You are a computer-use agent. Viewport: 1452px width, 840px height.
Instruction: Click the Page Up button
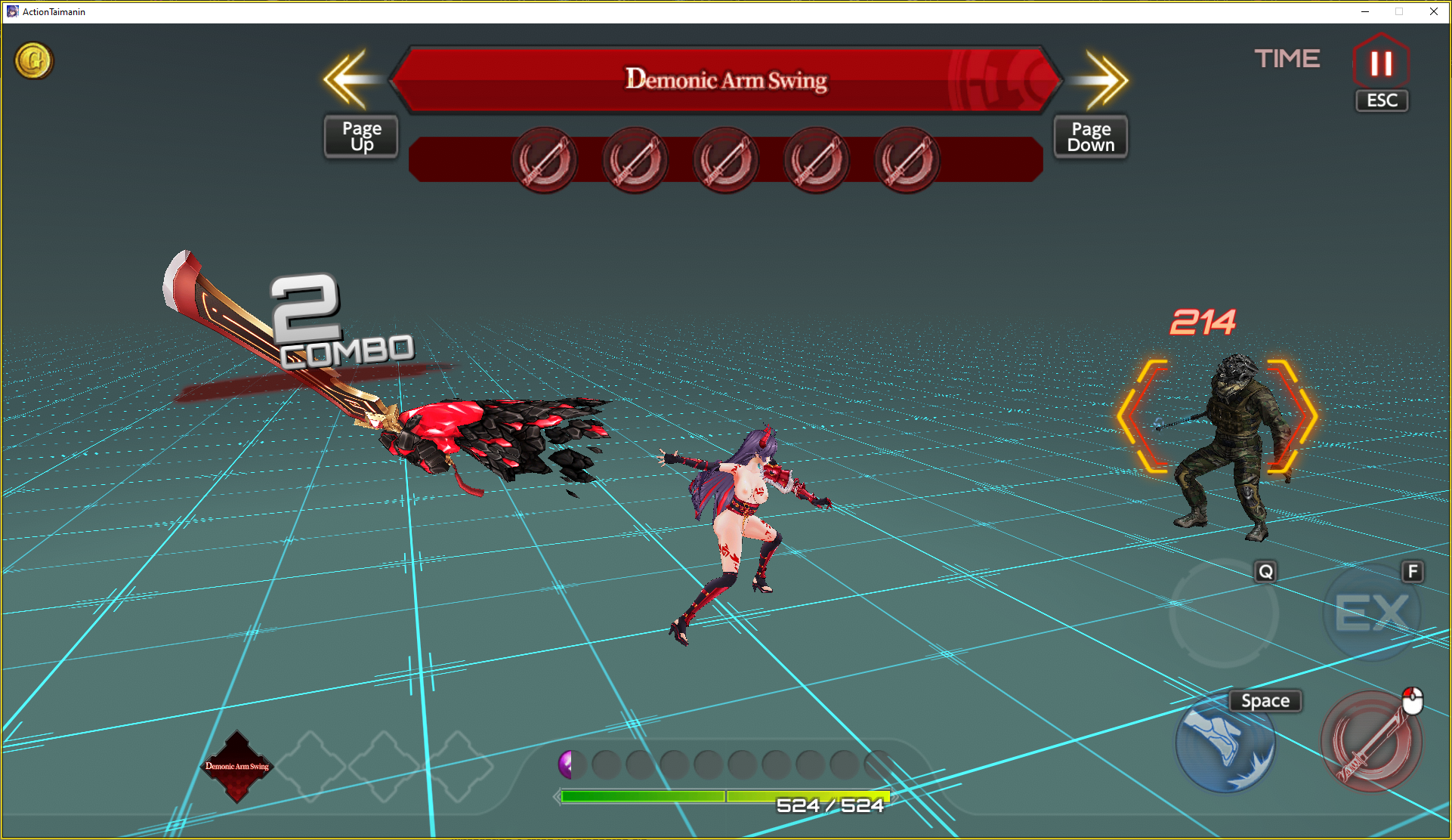pyautogui.click(x=360, y=137)
